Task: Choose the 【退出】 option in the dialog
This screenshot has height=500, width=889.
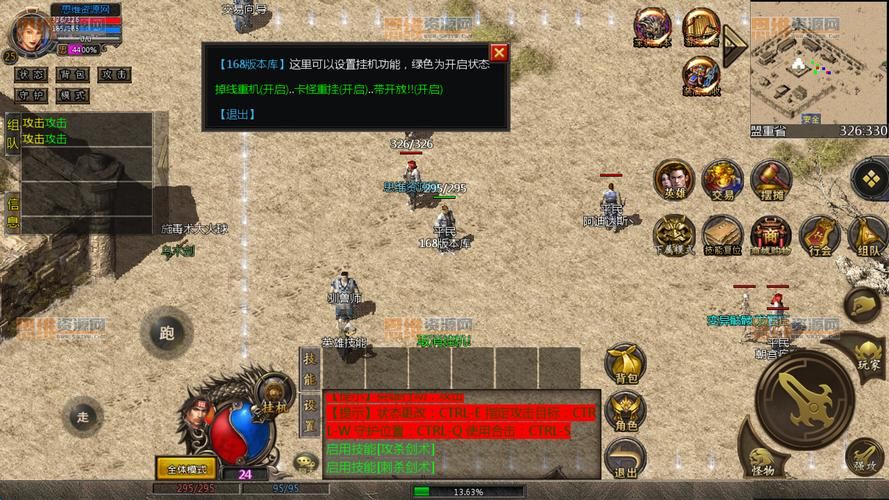Action: point(236,114)
